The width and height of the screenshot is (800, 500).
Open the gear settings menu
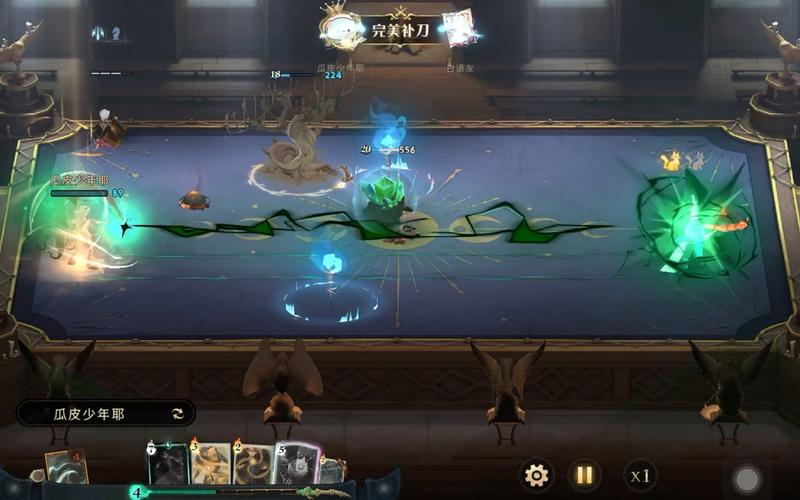point(537,475)
